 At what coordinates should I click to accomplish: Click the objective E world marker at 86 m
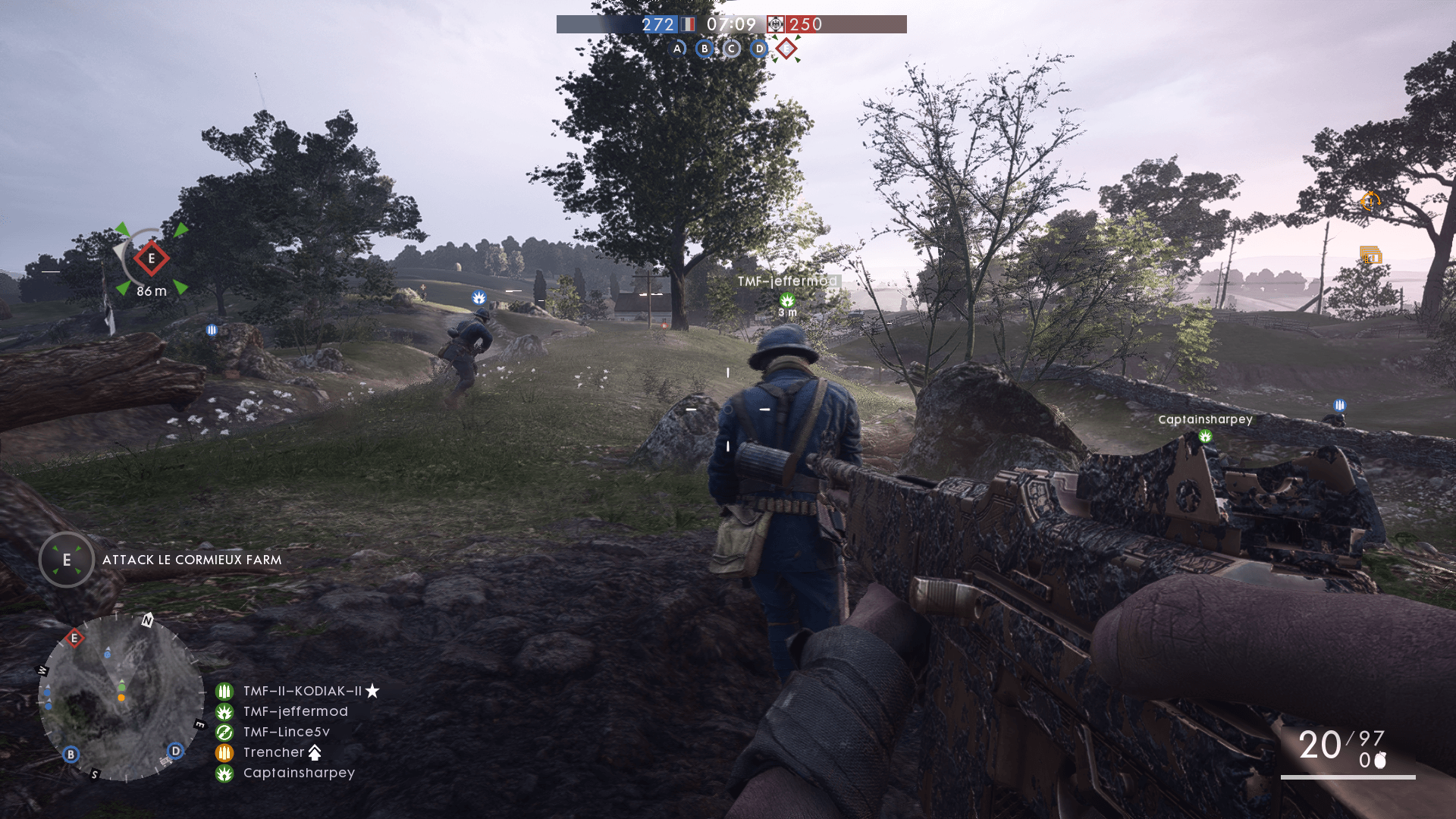tap(152, 259)
